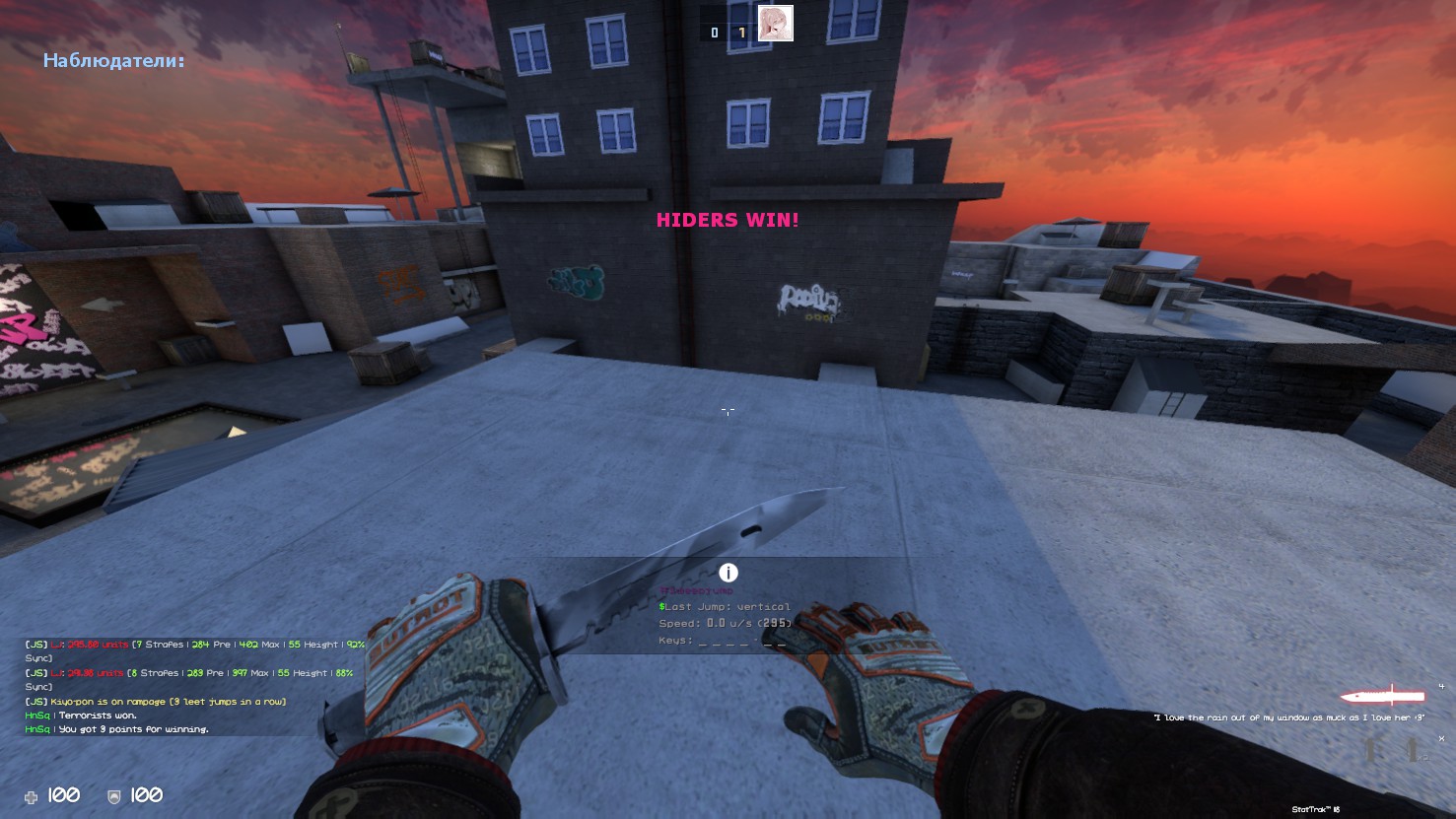This screenshot has height=819, width=1456.
Task: Click the health cross icon
Action: 31,796
